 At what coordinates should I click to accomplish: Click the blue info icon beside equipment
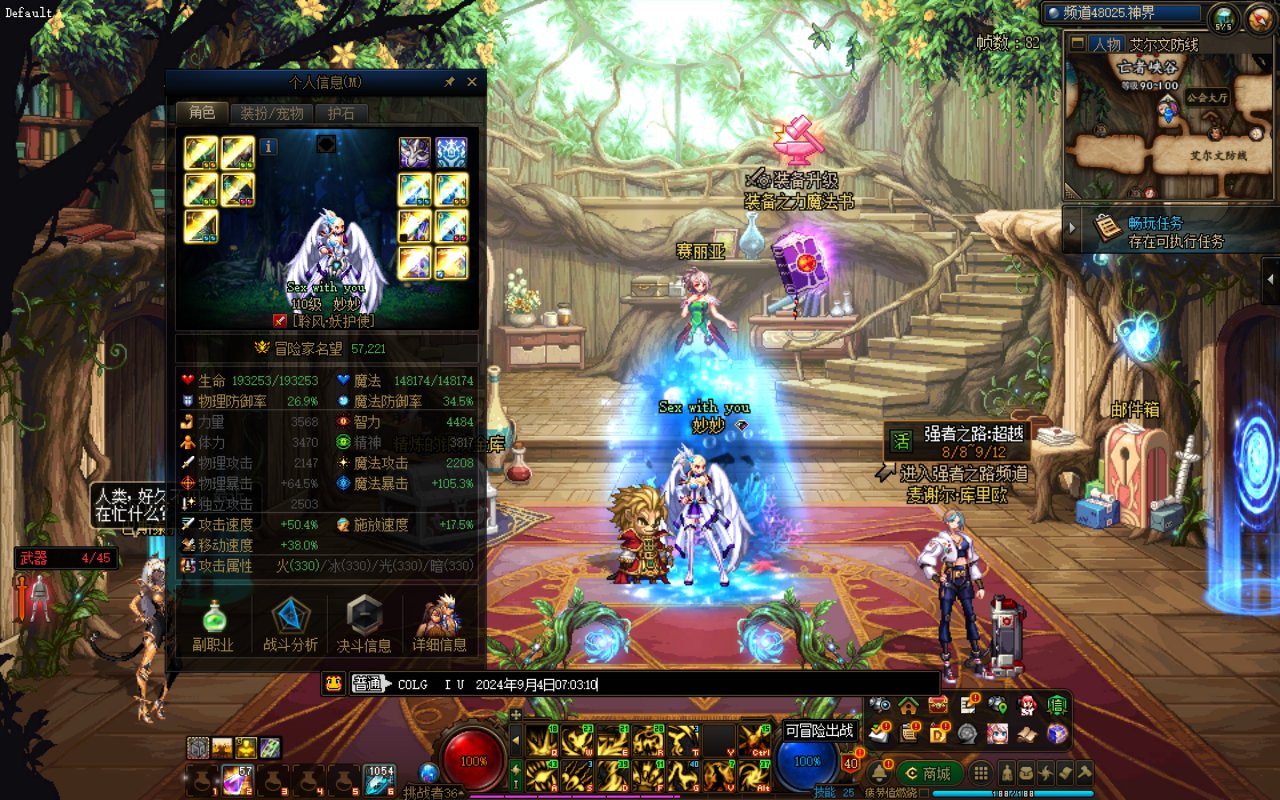268,147
